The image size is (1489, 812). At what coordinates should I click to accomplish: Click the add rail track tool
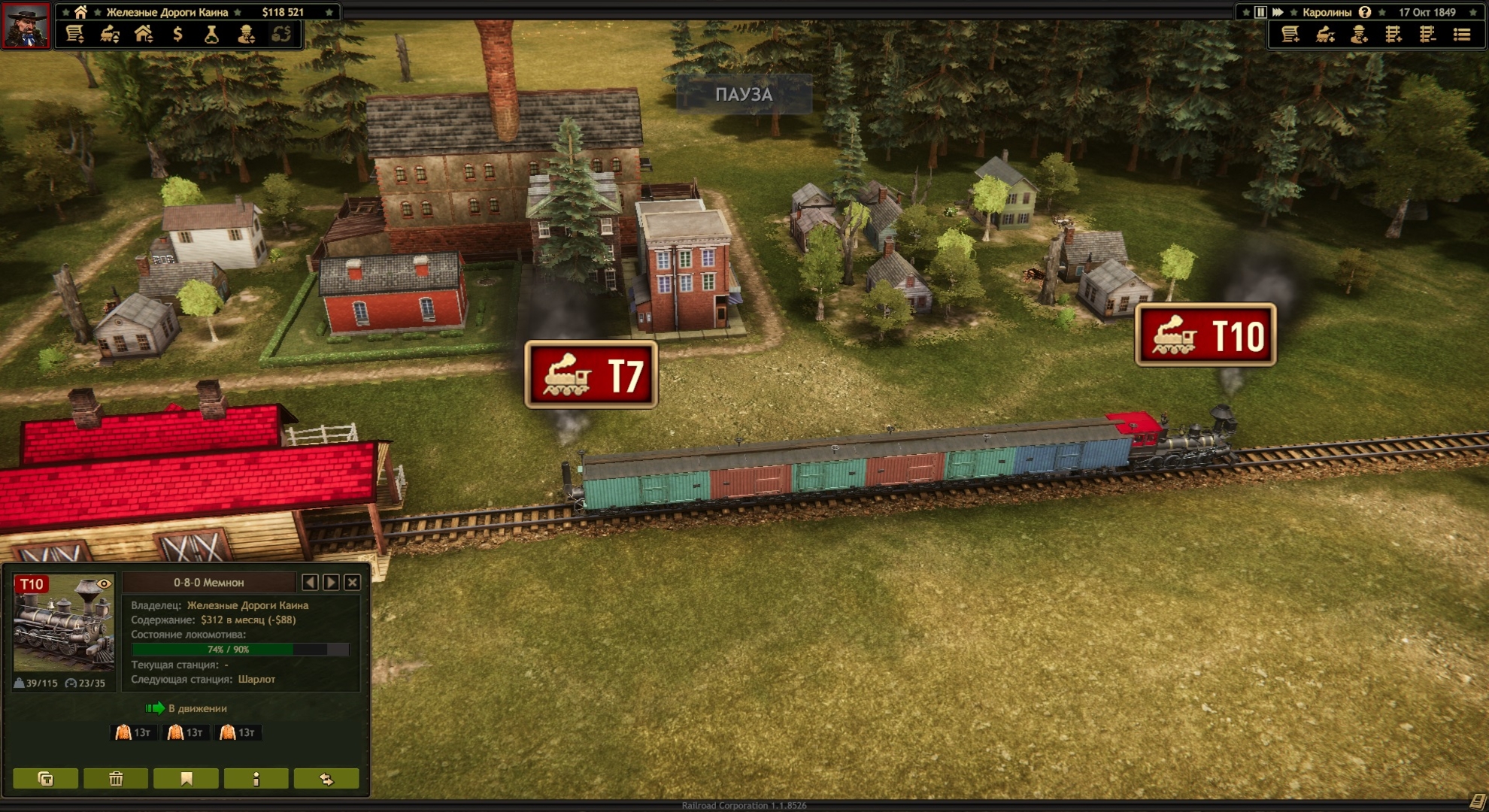(x=1393, y=34)
